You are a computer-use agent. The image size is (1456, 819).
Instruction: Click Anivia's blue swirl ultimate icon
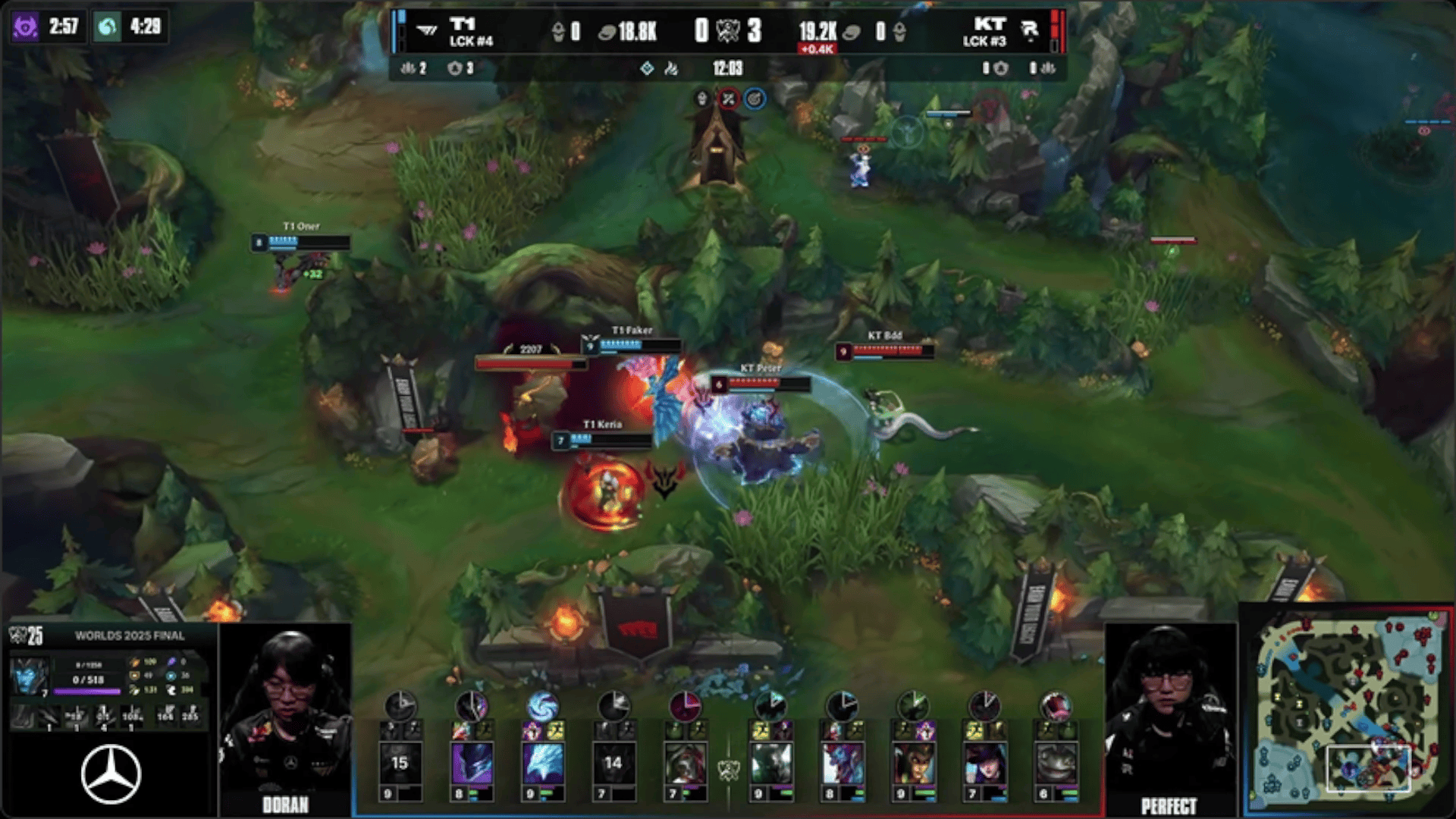tap(542, 707)
